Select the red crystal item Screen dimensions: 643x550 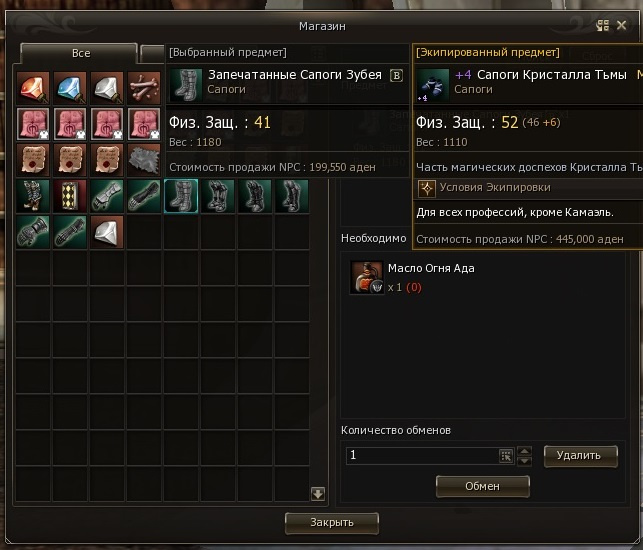pos(33,88)
